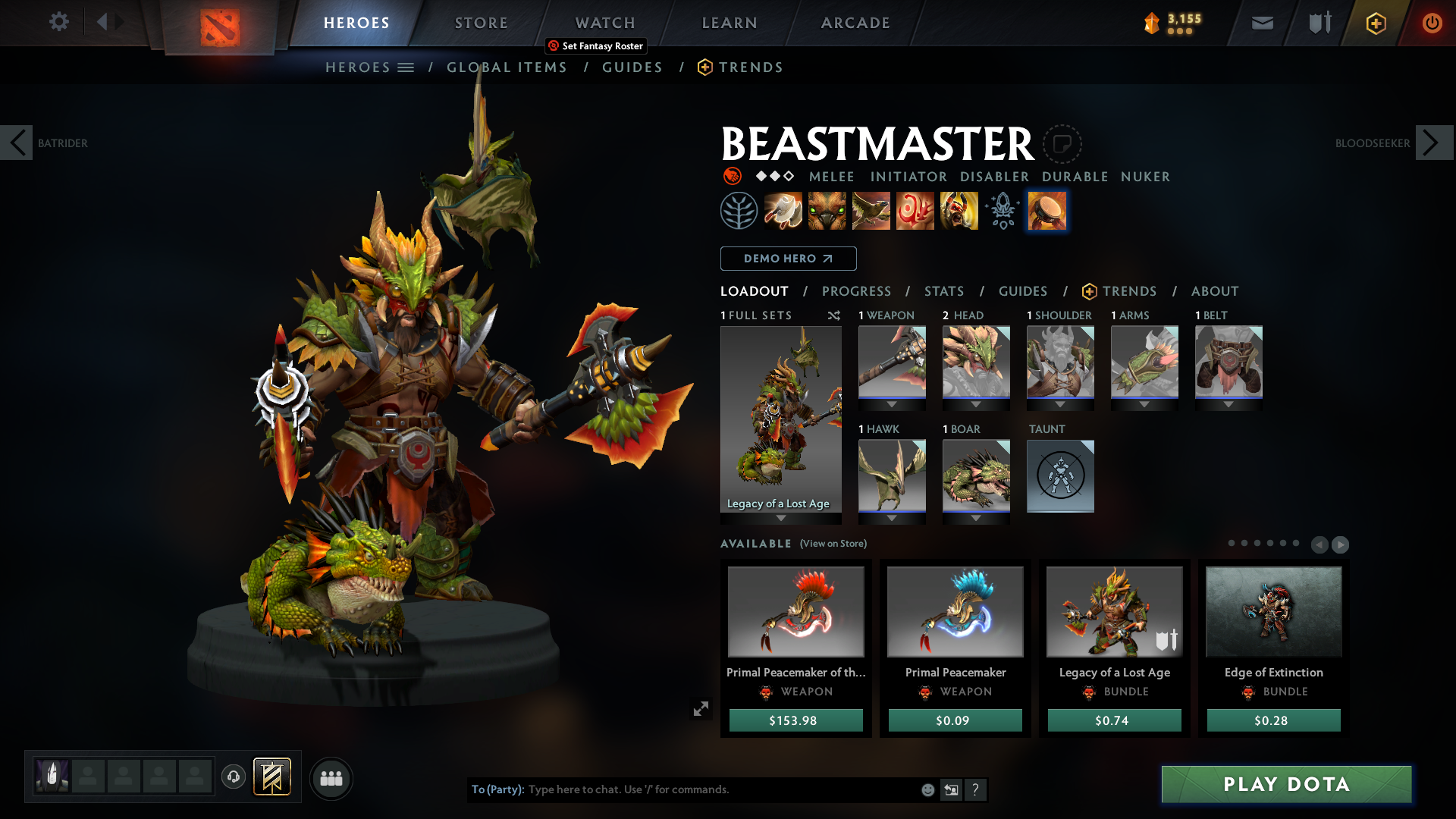Open notifications with the envelope icon
The image size is (1456, 819).
tap(1262, 23)
